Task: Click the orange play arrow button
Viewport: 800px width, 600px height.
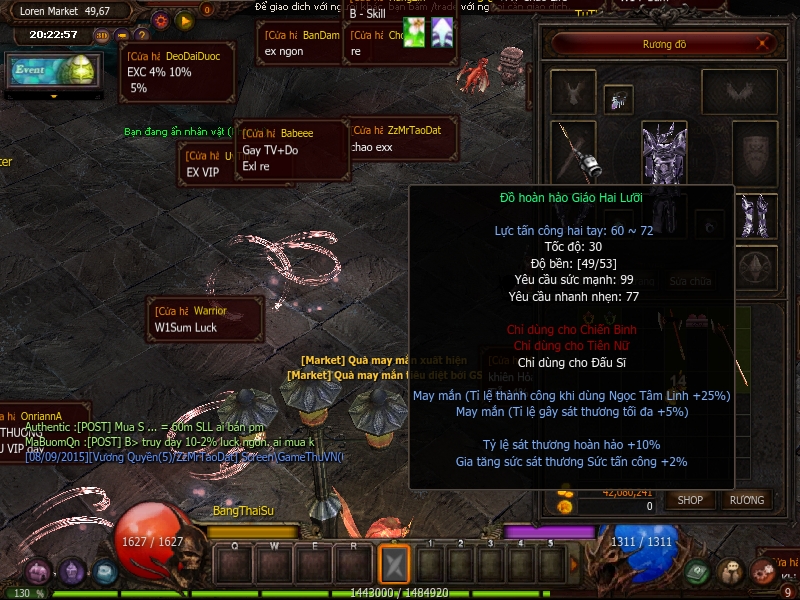Action: click(184, 19)
